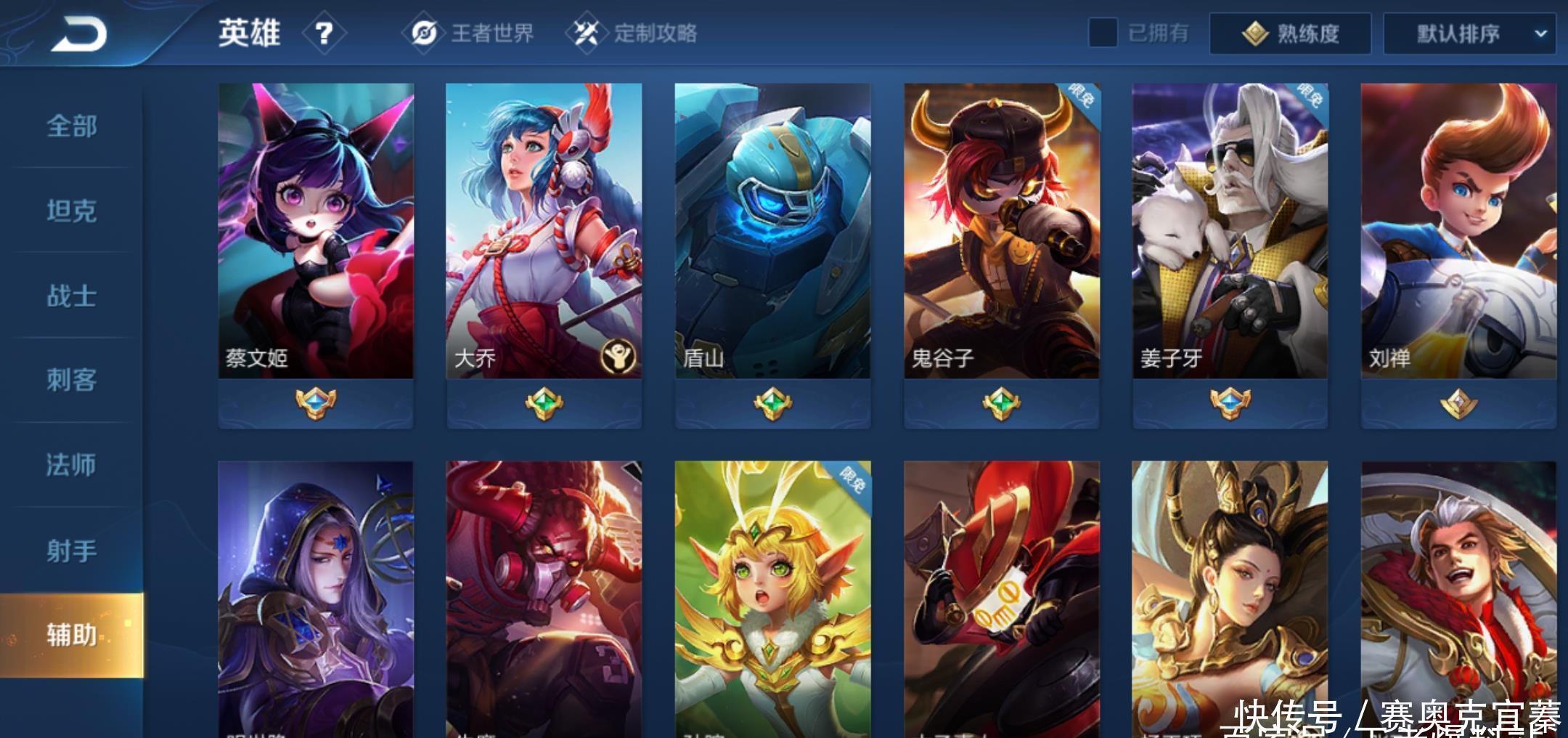The image size is (1568, 738).
Task: Select the 刺客 category
Action: [x=71, y=380]
